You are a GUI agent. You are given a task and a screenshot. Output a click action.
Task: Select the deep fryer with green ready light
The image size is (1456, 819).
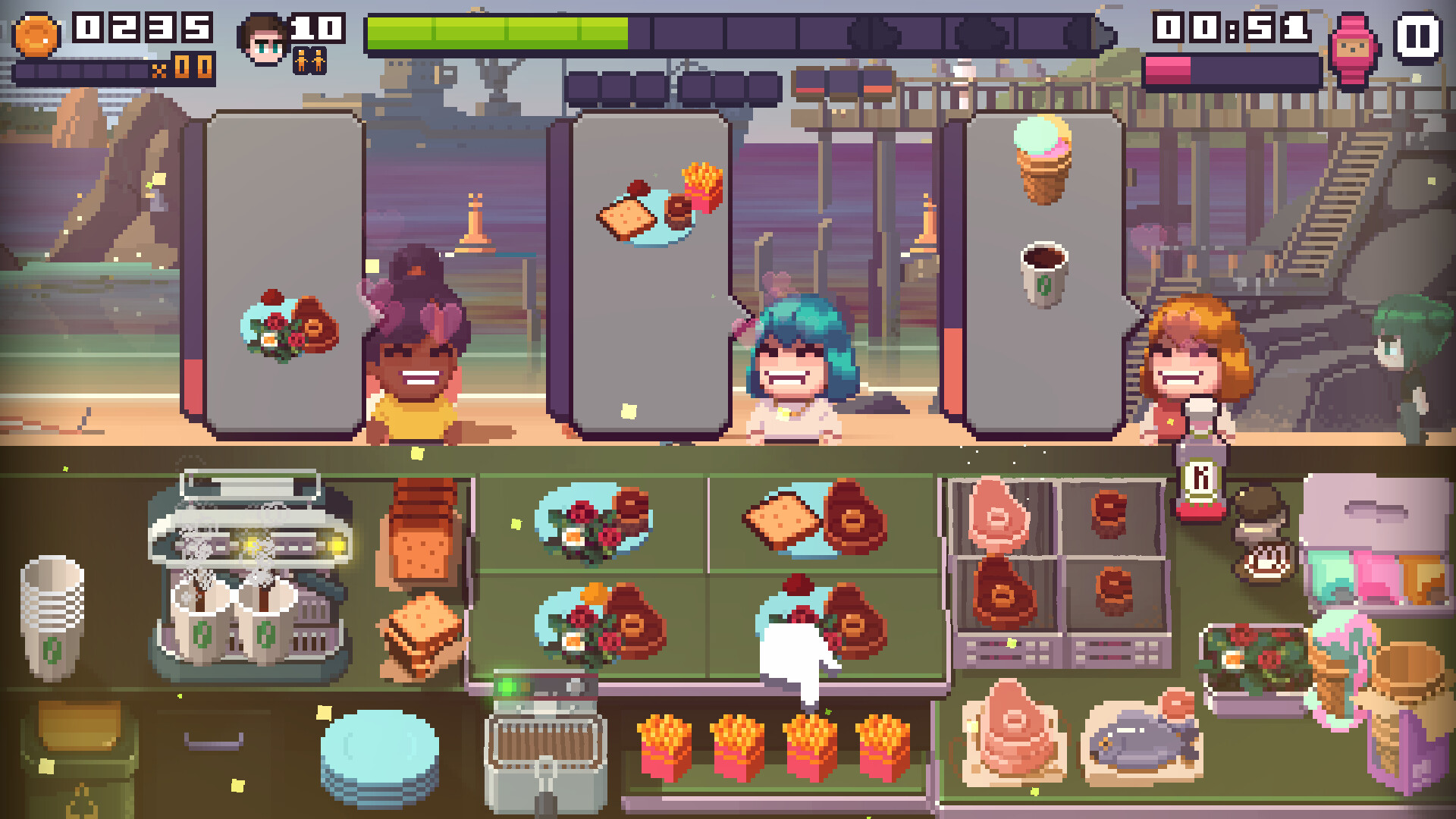click(546, 747)
